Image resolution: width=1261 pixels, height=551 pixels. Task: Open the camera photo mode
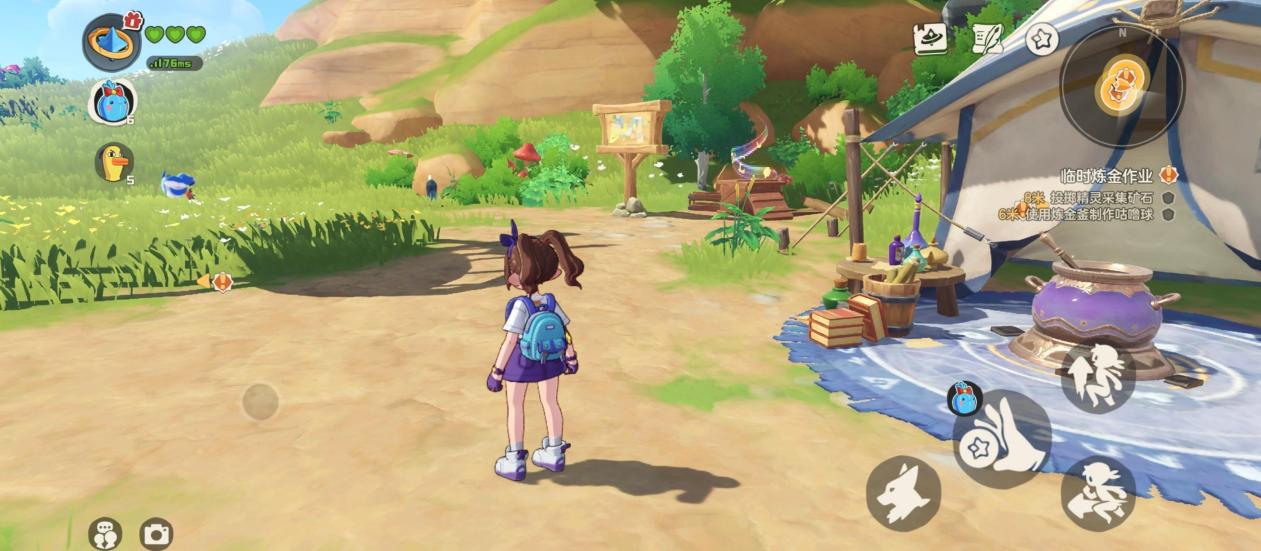[156, 534]
